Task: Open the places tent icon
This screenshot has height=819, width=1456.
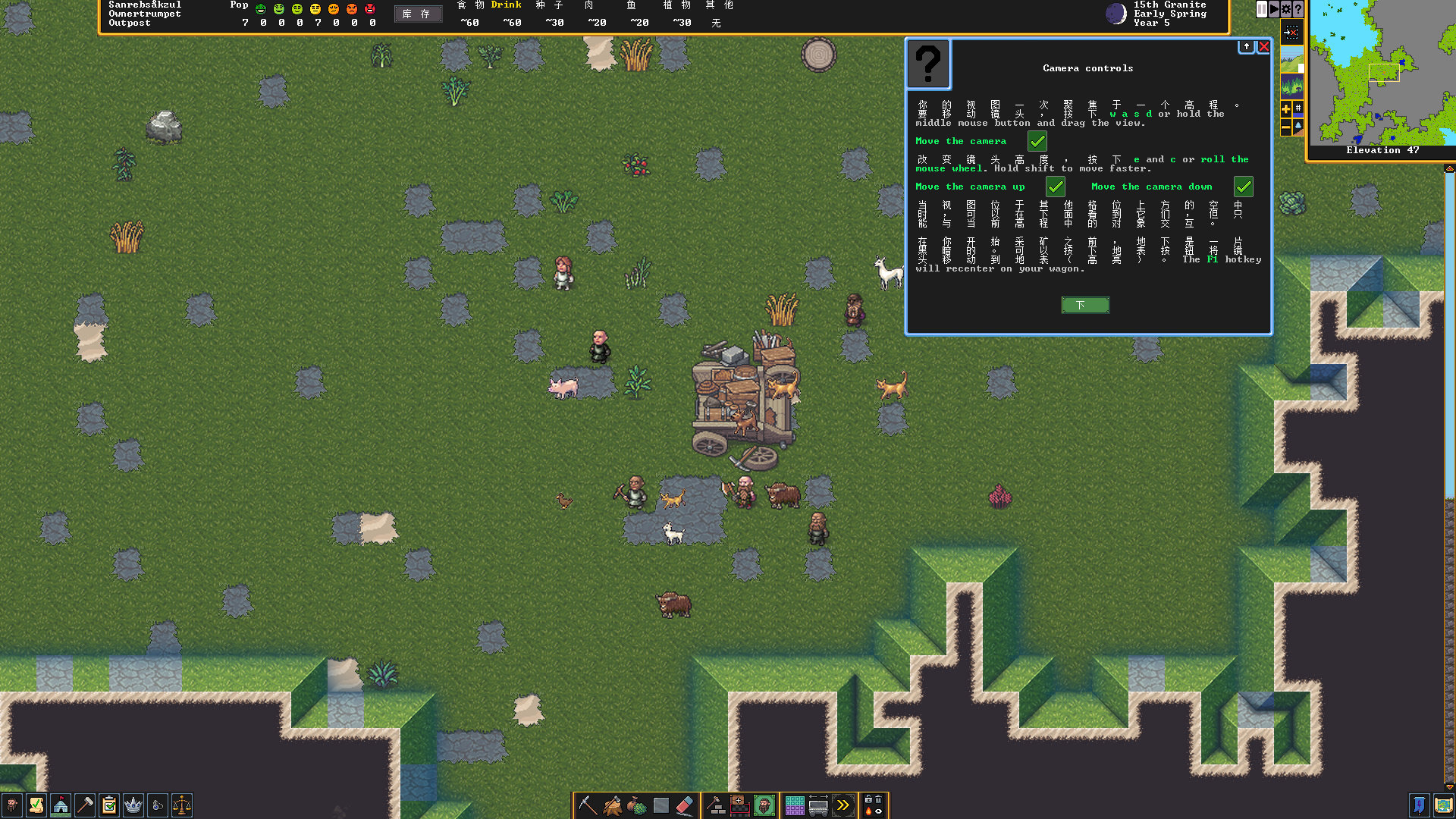Action: 61,805
